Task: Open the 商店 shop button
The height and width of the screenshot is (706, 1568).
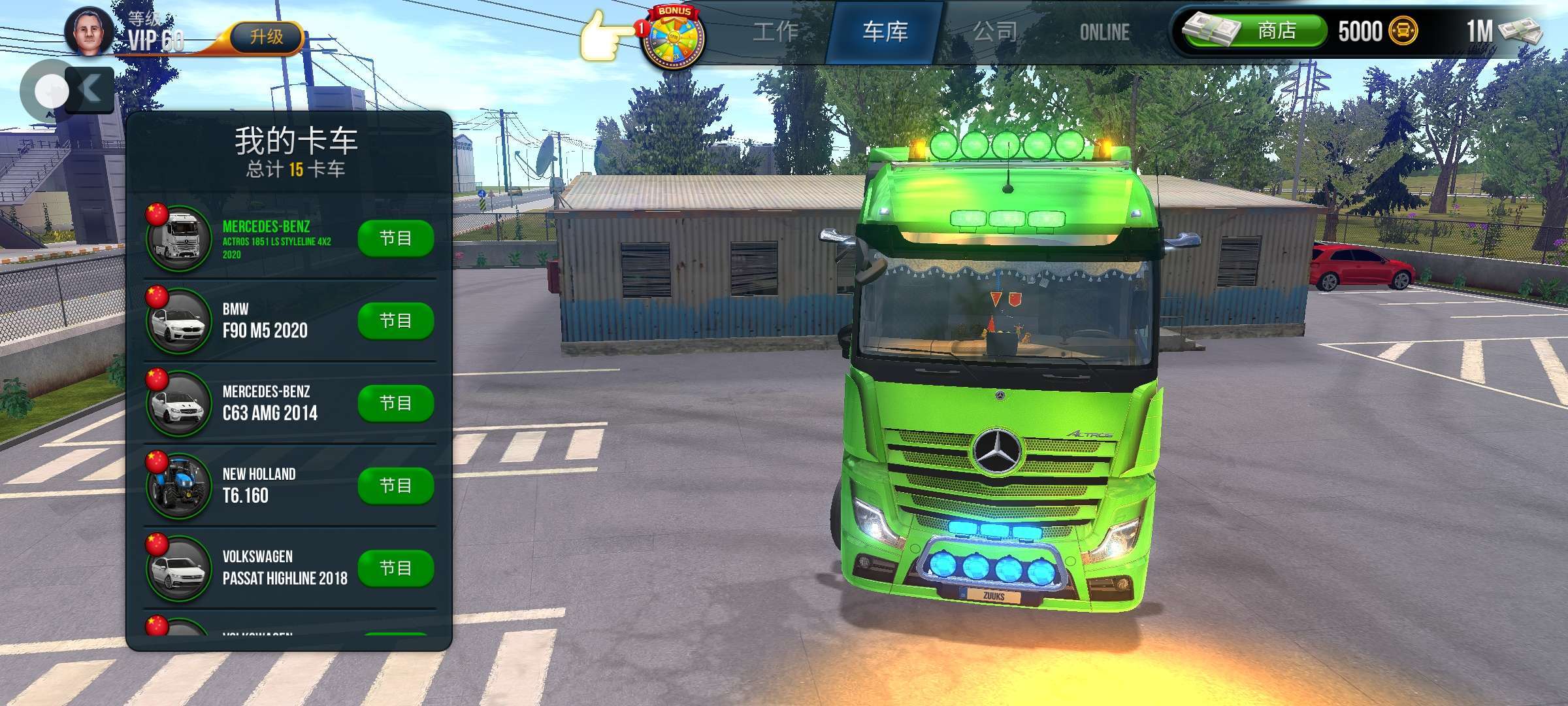Action: [1256, 31]
